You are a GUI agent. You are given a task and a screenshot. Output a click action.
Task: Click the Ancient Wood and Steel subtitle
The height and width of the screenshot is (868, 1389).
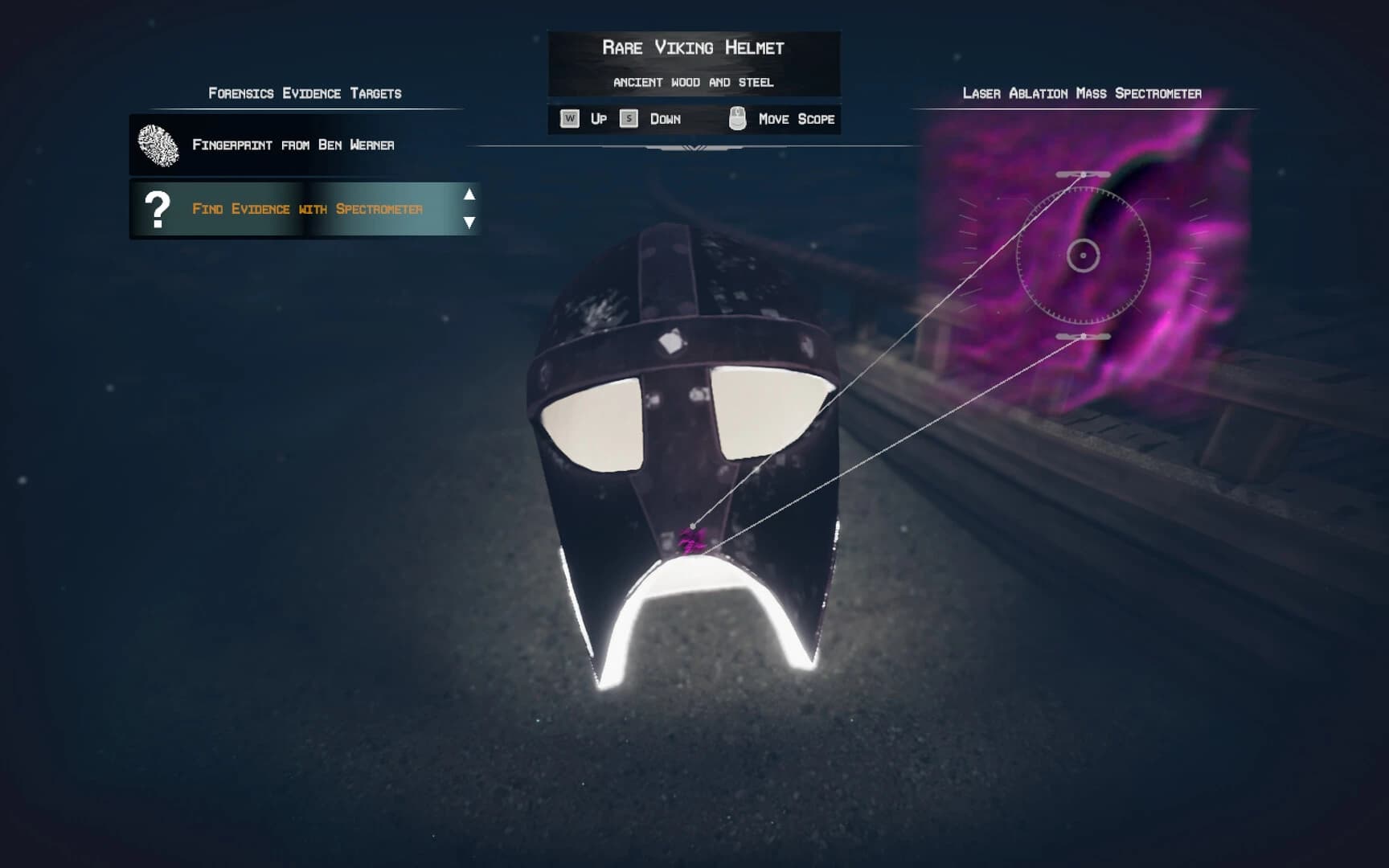(x=694, y=80)
